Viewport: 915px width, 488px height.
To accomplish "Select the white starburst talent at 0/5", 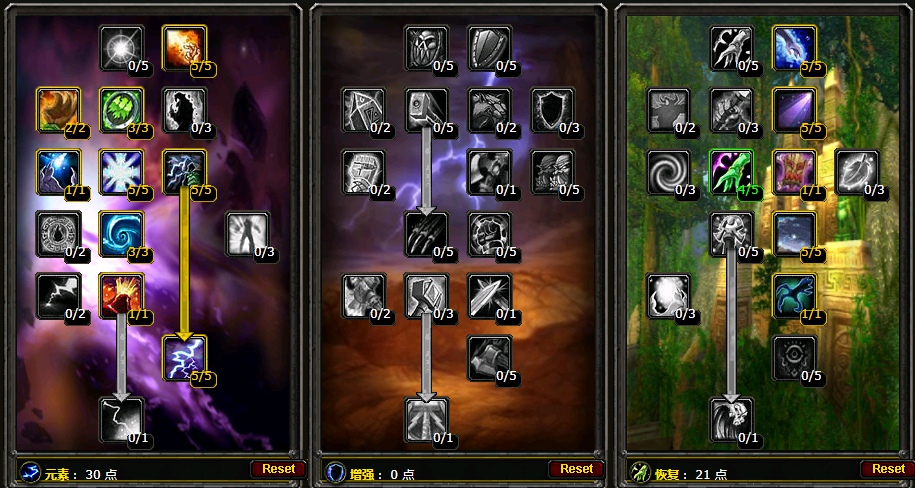I will (x=122, y=47).
